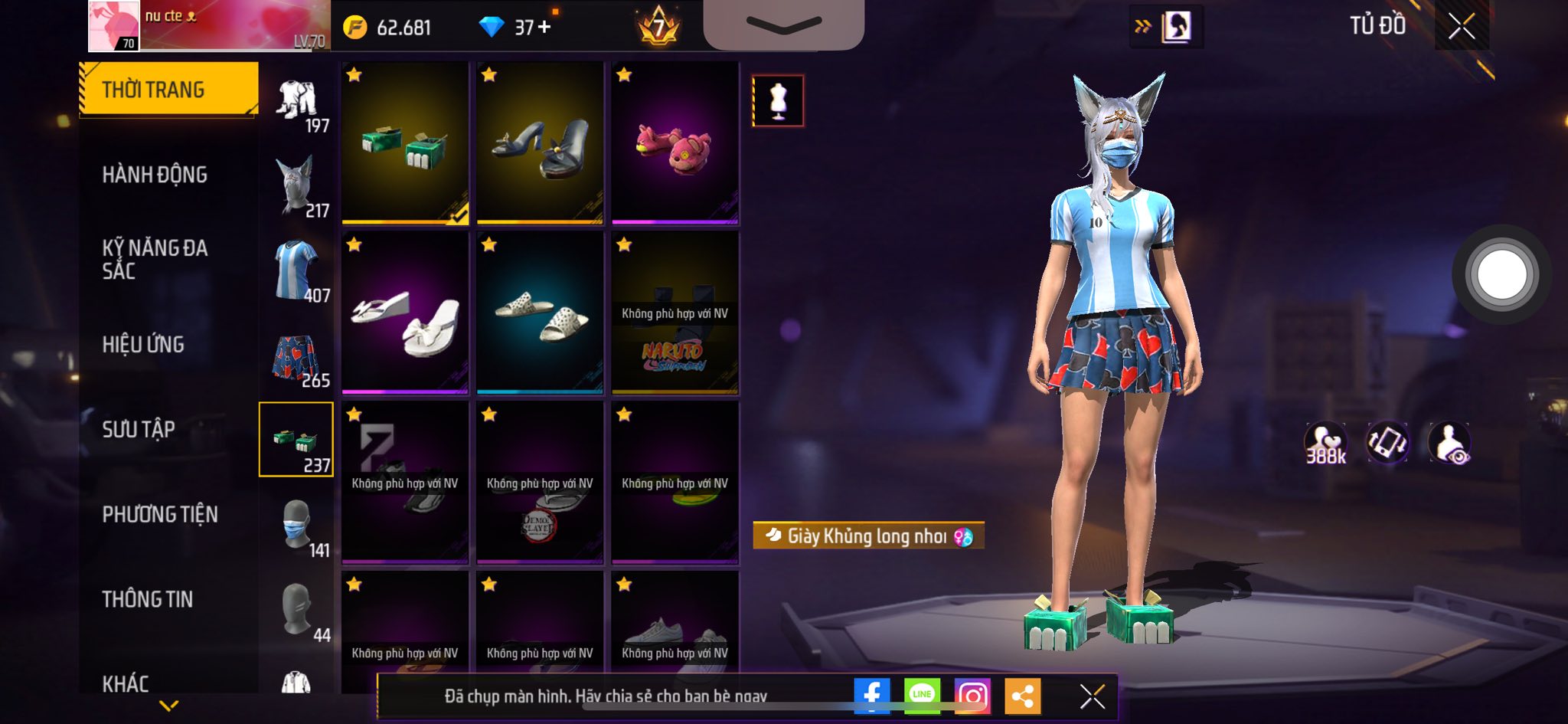Viewport: 1568px width, 724px height.
Task: Dismiss the screenshot share banner
Action: 1092,696
